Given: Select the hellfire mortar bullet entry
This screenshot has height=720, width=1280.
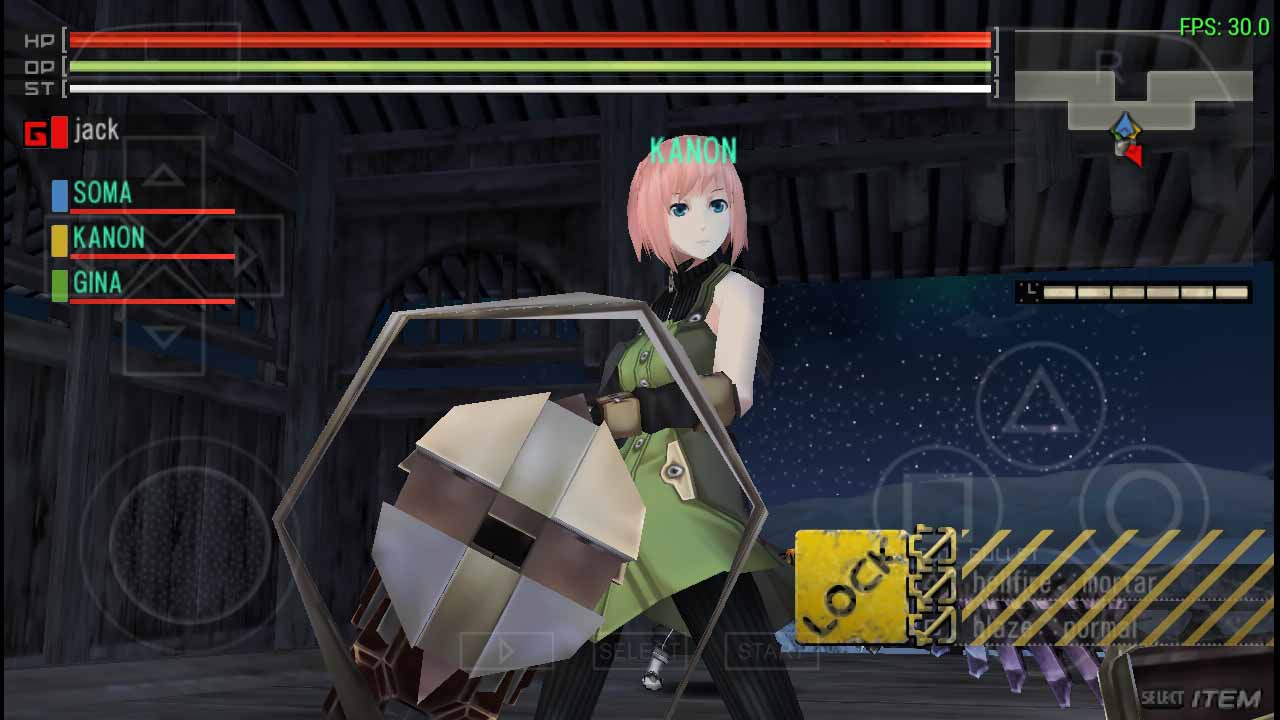Looking at the screenshot, I should coord(1063,584).
